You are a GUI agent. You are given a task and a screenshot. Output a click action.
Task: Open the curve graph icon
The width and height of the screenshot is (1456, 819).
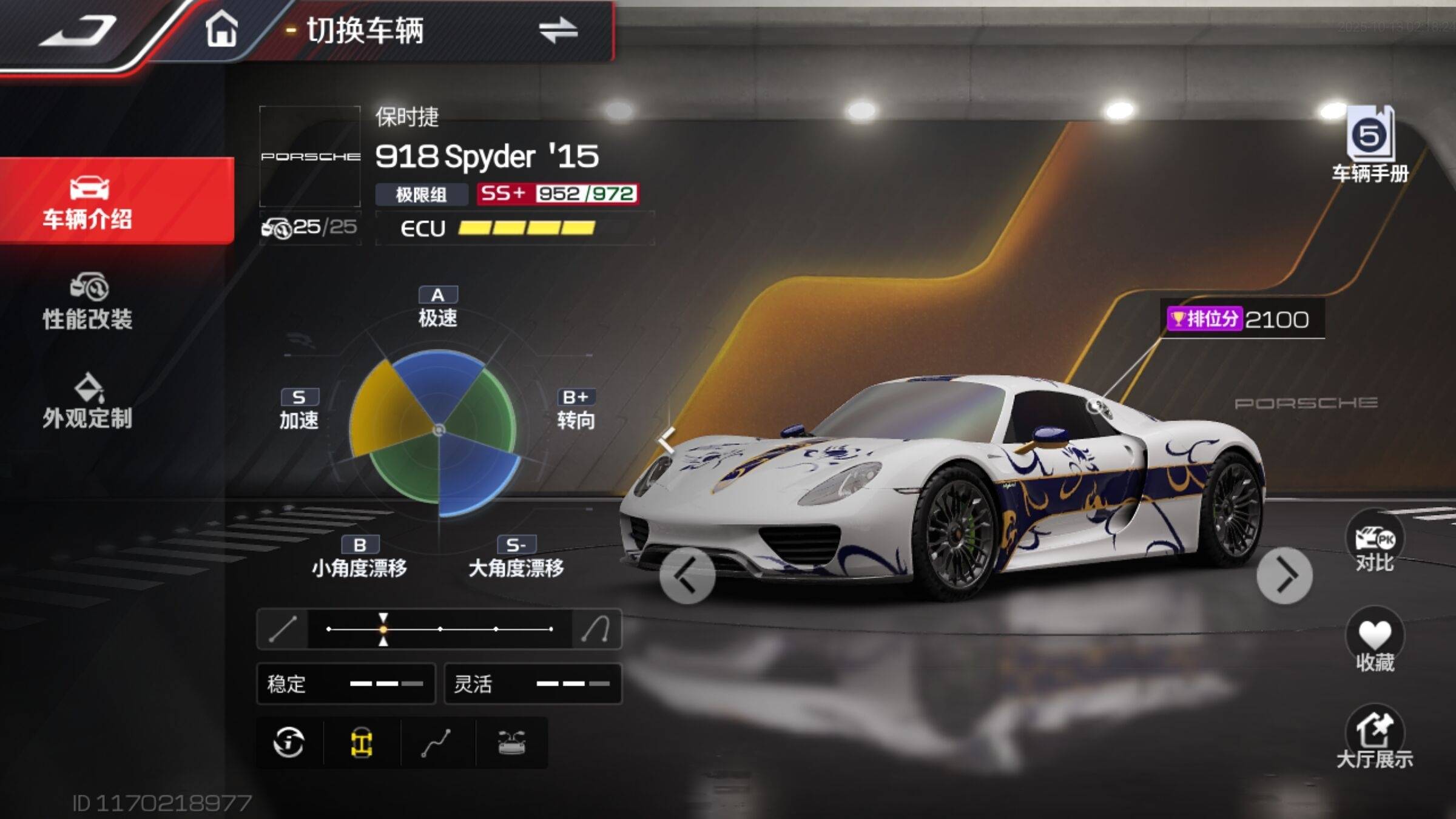coord(436,743)
